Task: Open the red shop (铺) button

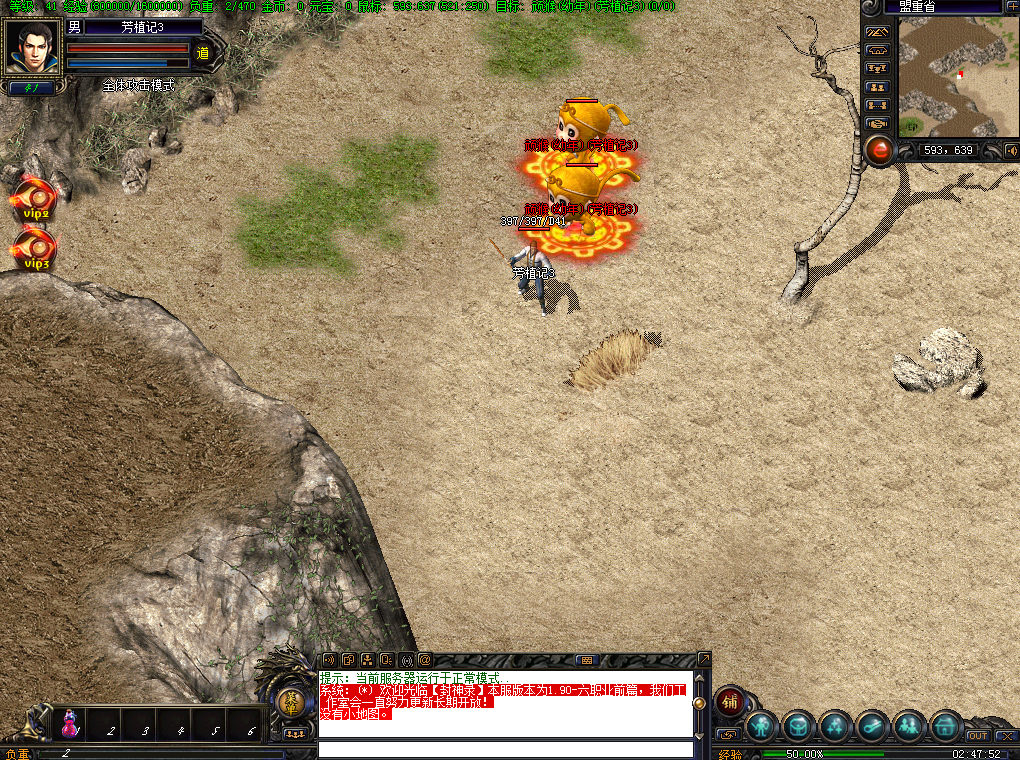Action: (729, 702)
